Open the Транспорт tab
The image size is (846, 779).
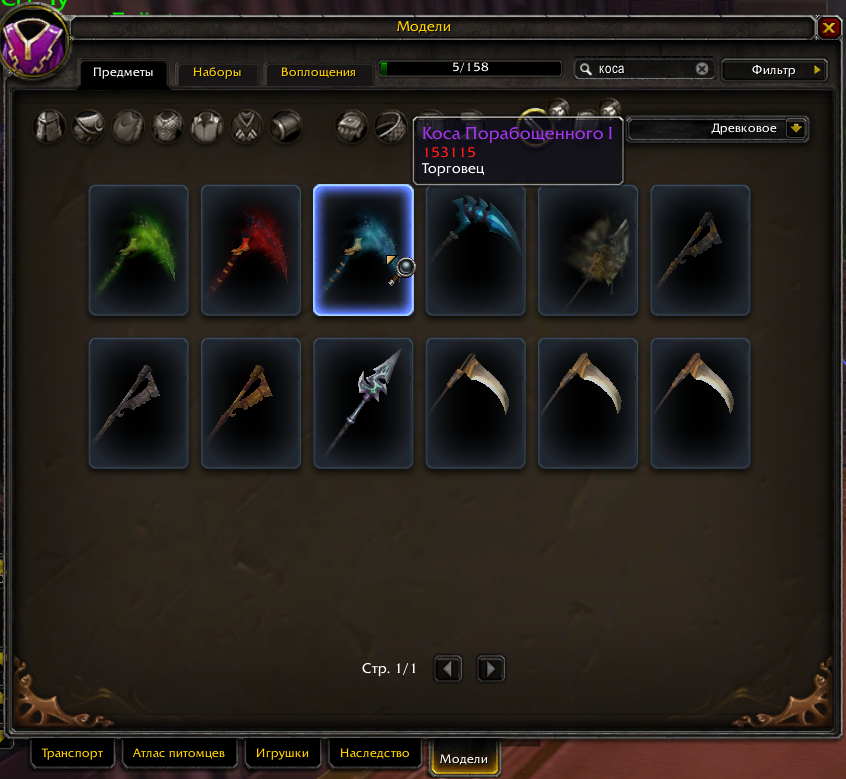(74, 753)
